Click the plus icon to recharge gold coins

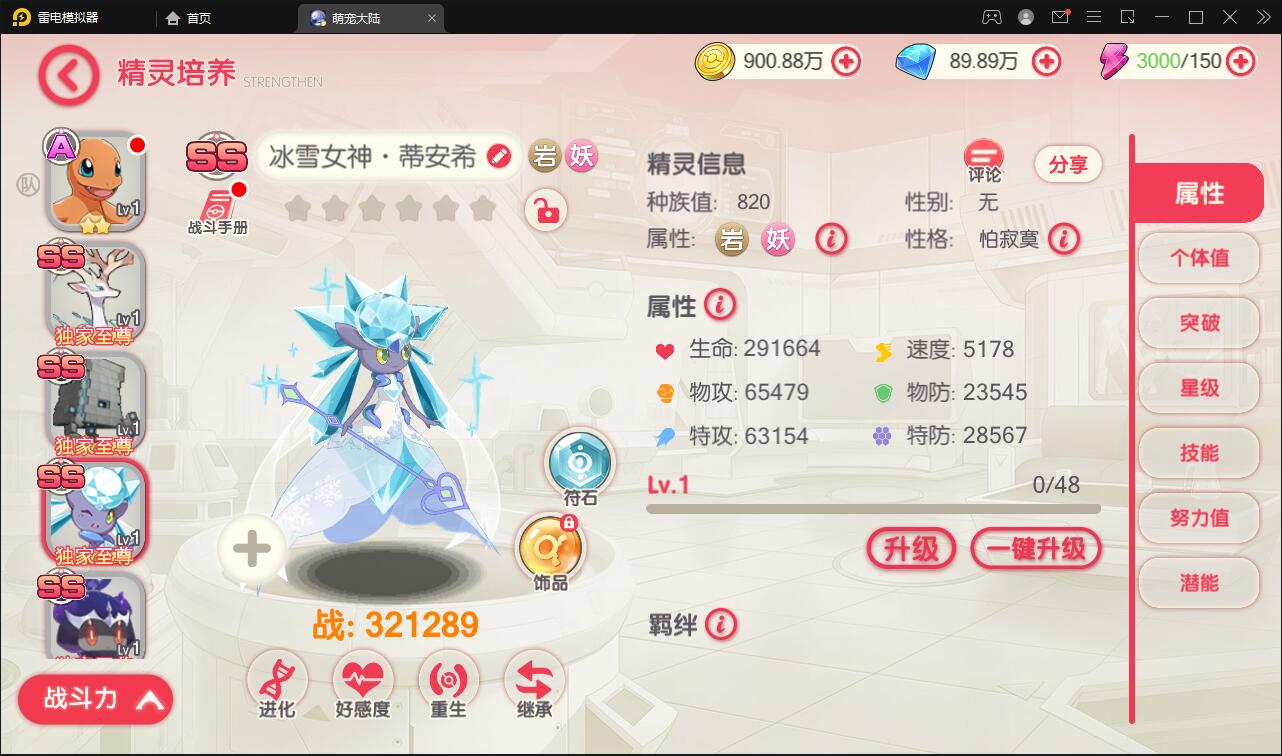click(846, 61)
